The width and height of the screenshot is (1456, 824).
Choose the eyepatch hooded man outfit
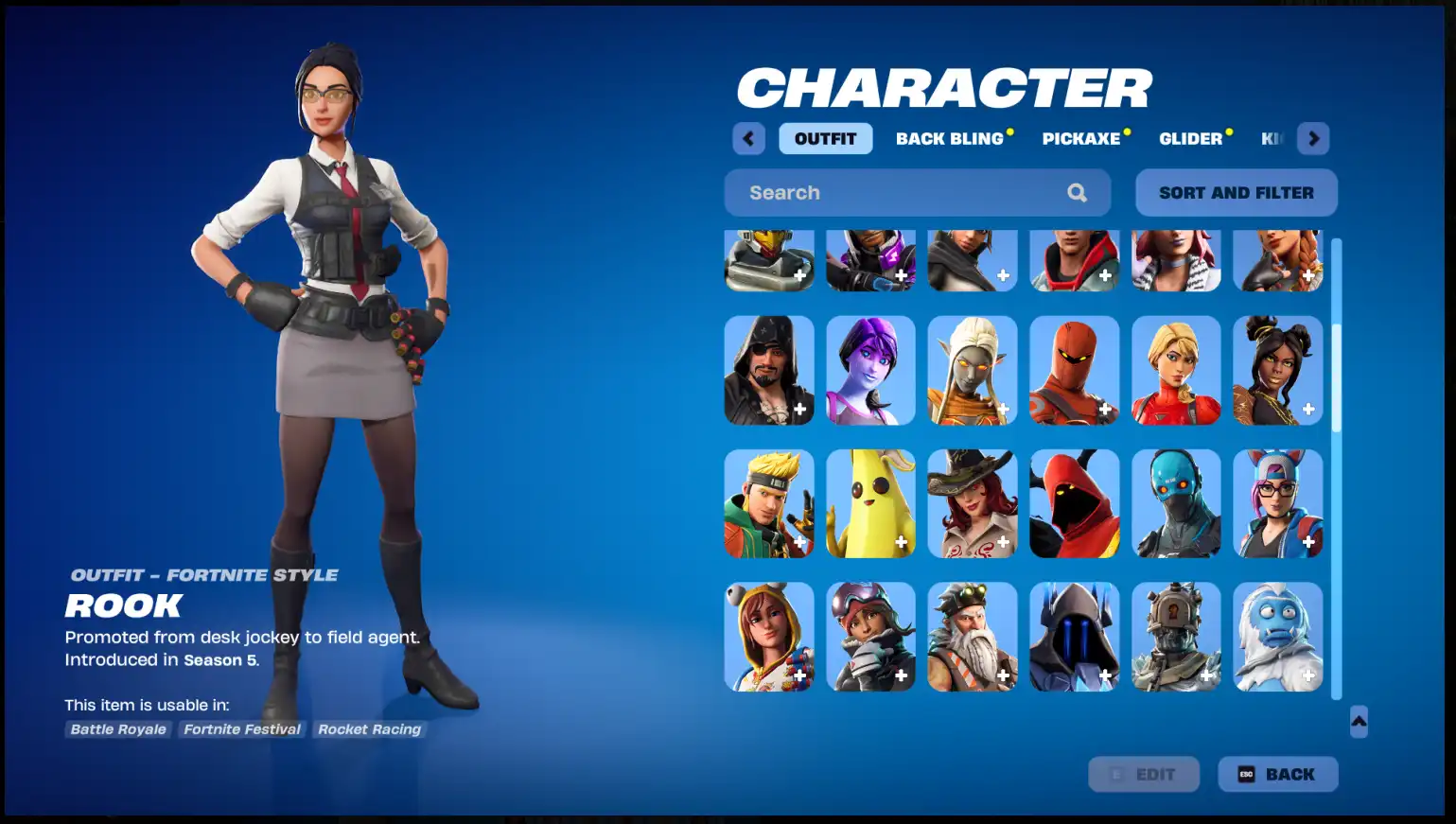coord(768,370)
